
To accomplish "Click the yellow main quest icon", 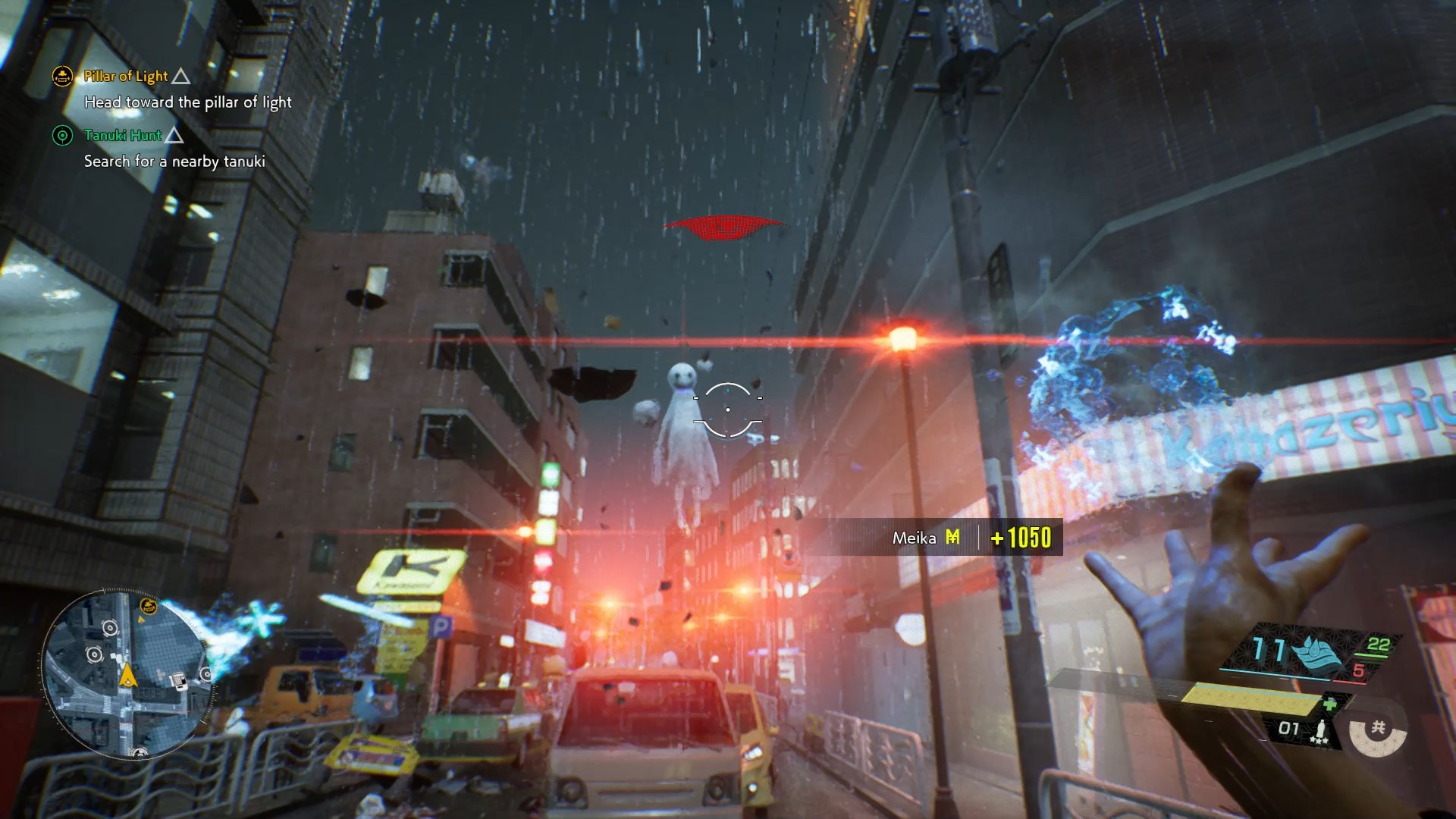I will [62, 76].
